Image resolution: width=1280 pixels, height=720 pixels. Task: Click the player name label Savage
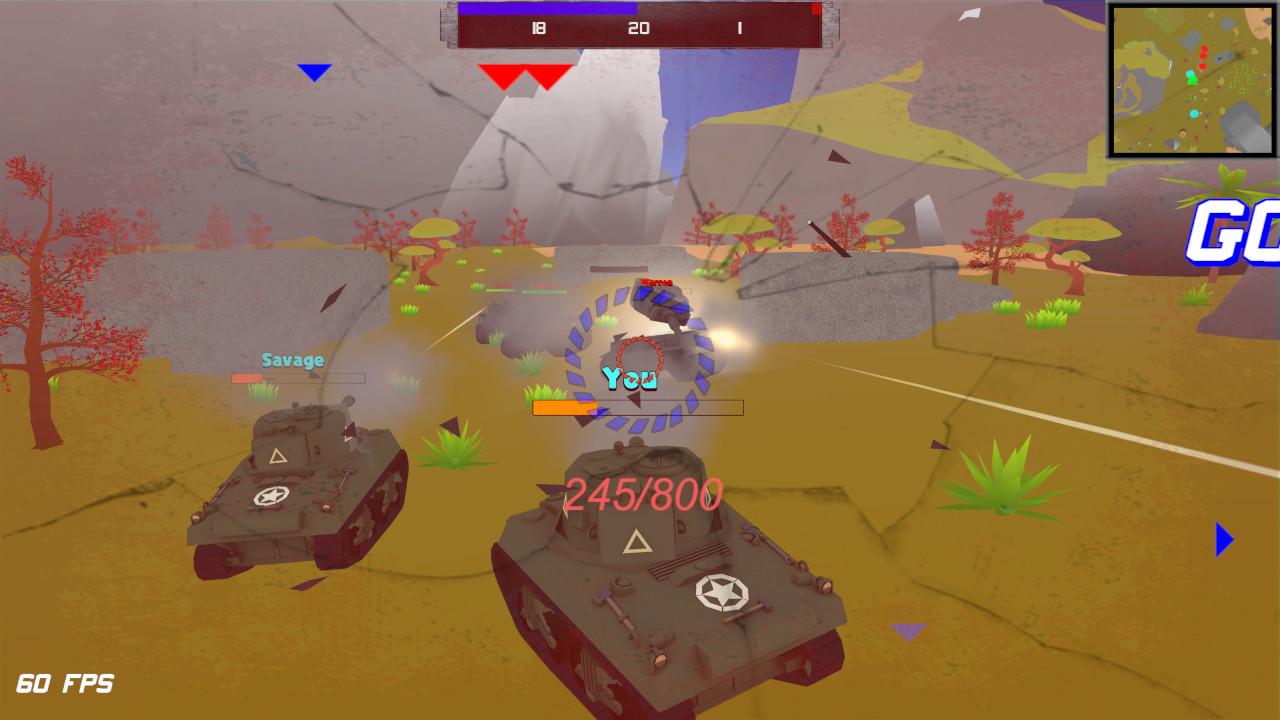click(292, 359)
